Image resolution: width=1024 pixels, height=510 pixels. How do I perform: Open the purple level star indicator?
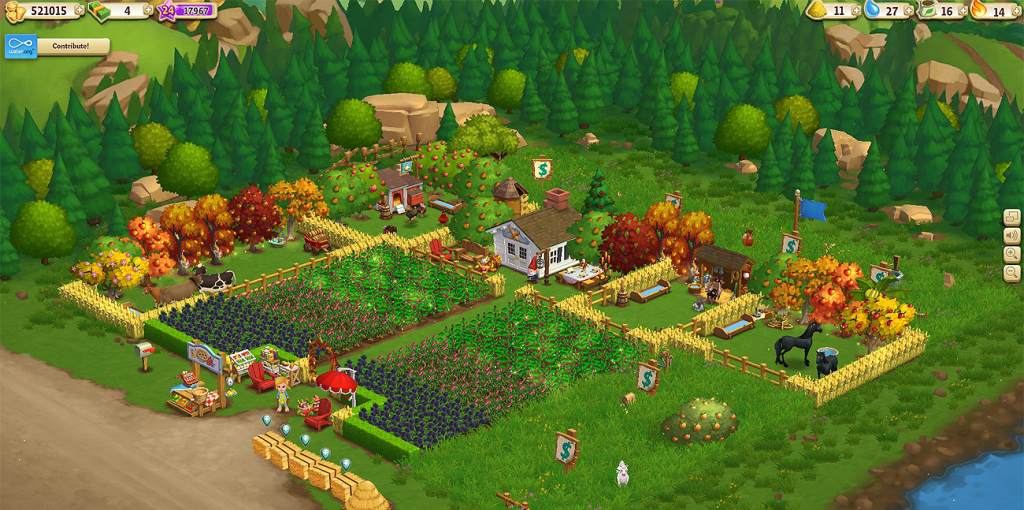165,11
